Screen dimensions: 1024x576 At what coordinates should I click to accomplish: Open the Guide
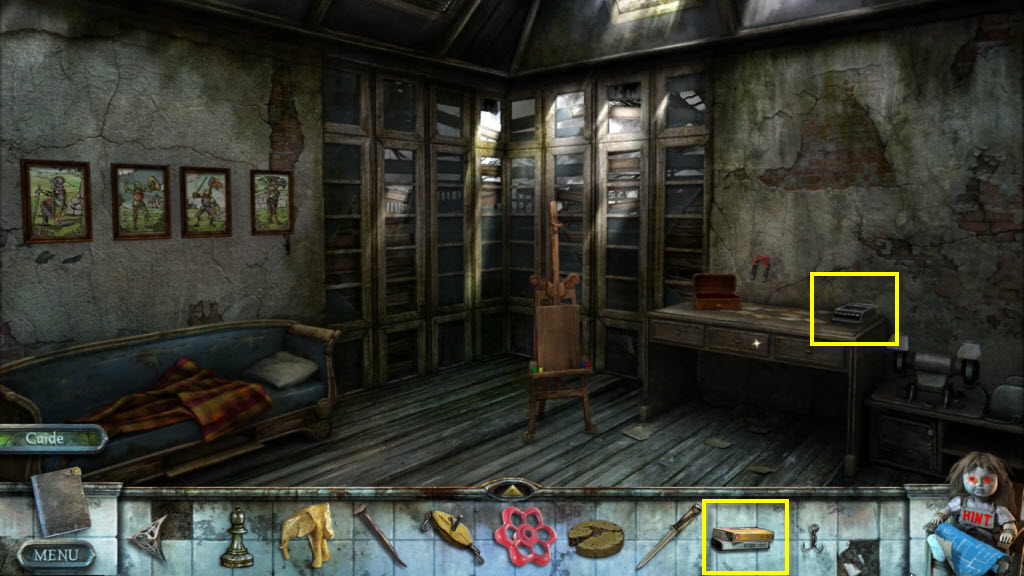(x=46, y=438)
